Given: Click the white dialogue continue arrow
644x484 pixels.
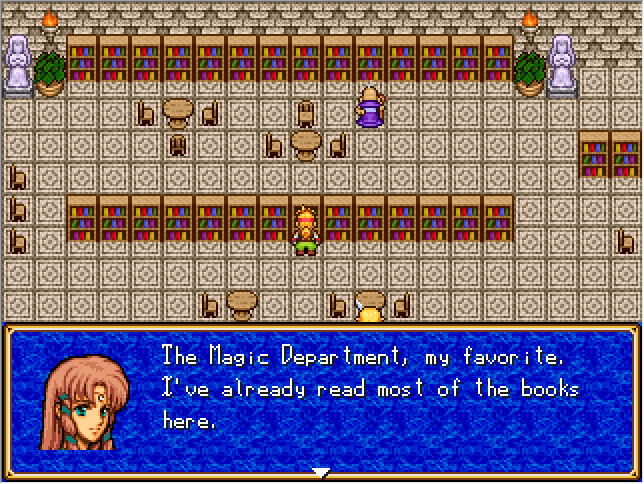Looking at the screenshot, I should 321,472.
